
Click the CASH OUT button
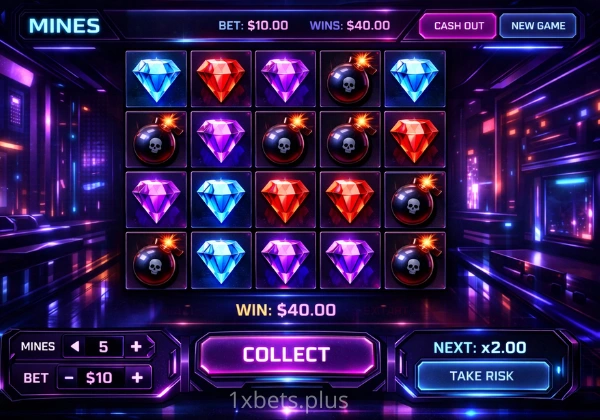point(456,26)
